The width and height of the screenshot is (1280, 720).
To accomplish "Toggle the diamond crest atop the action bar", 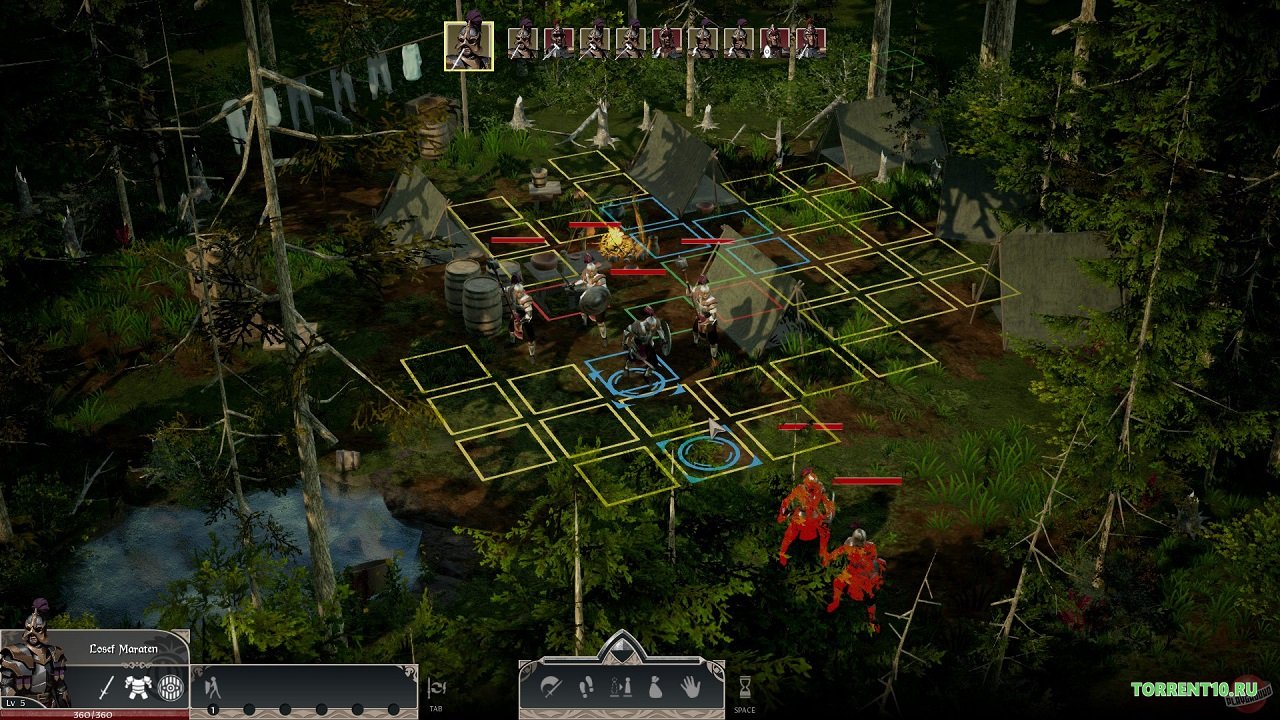I will tap(621, 646).
